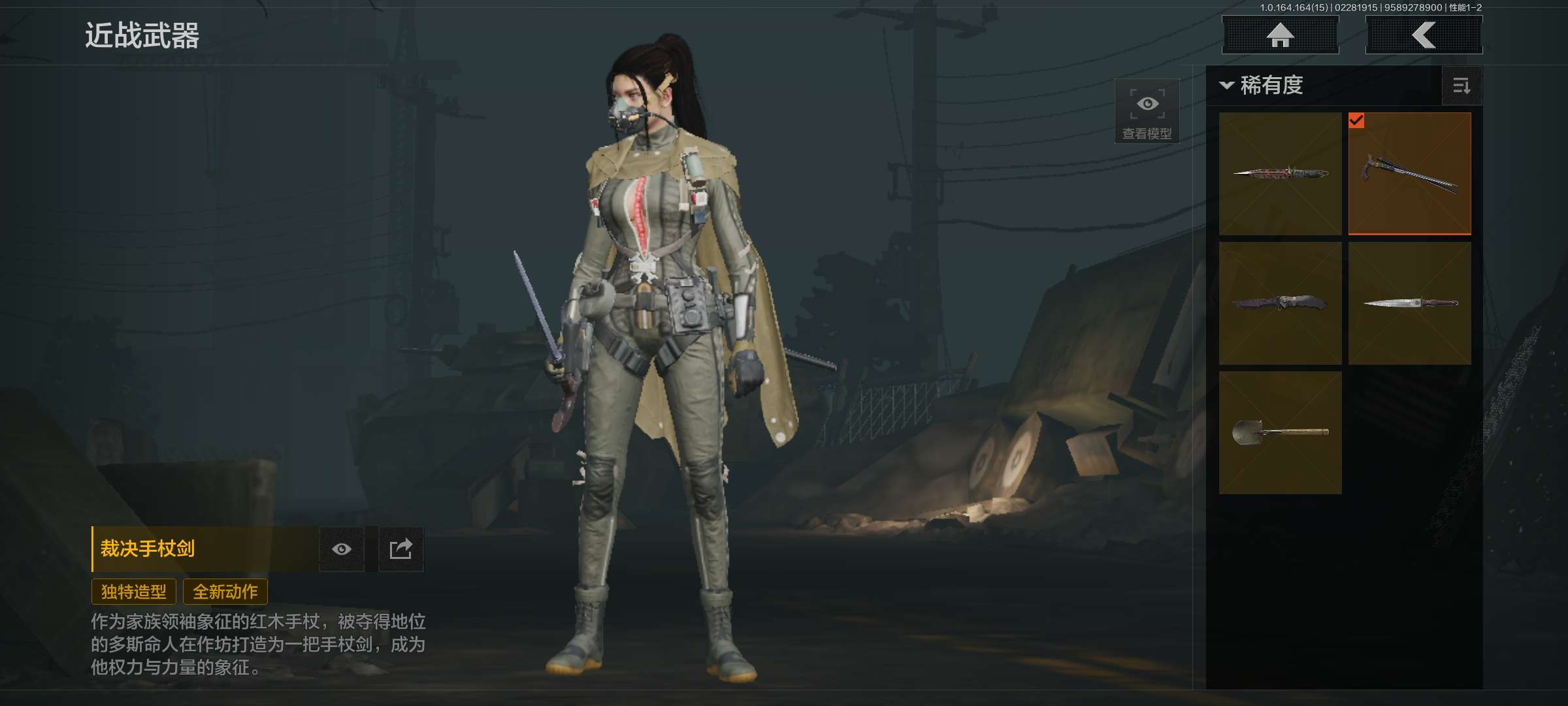
Task: Preview 裁决手杖剑 with the eye icon
Action: [x=341, y=549]
